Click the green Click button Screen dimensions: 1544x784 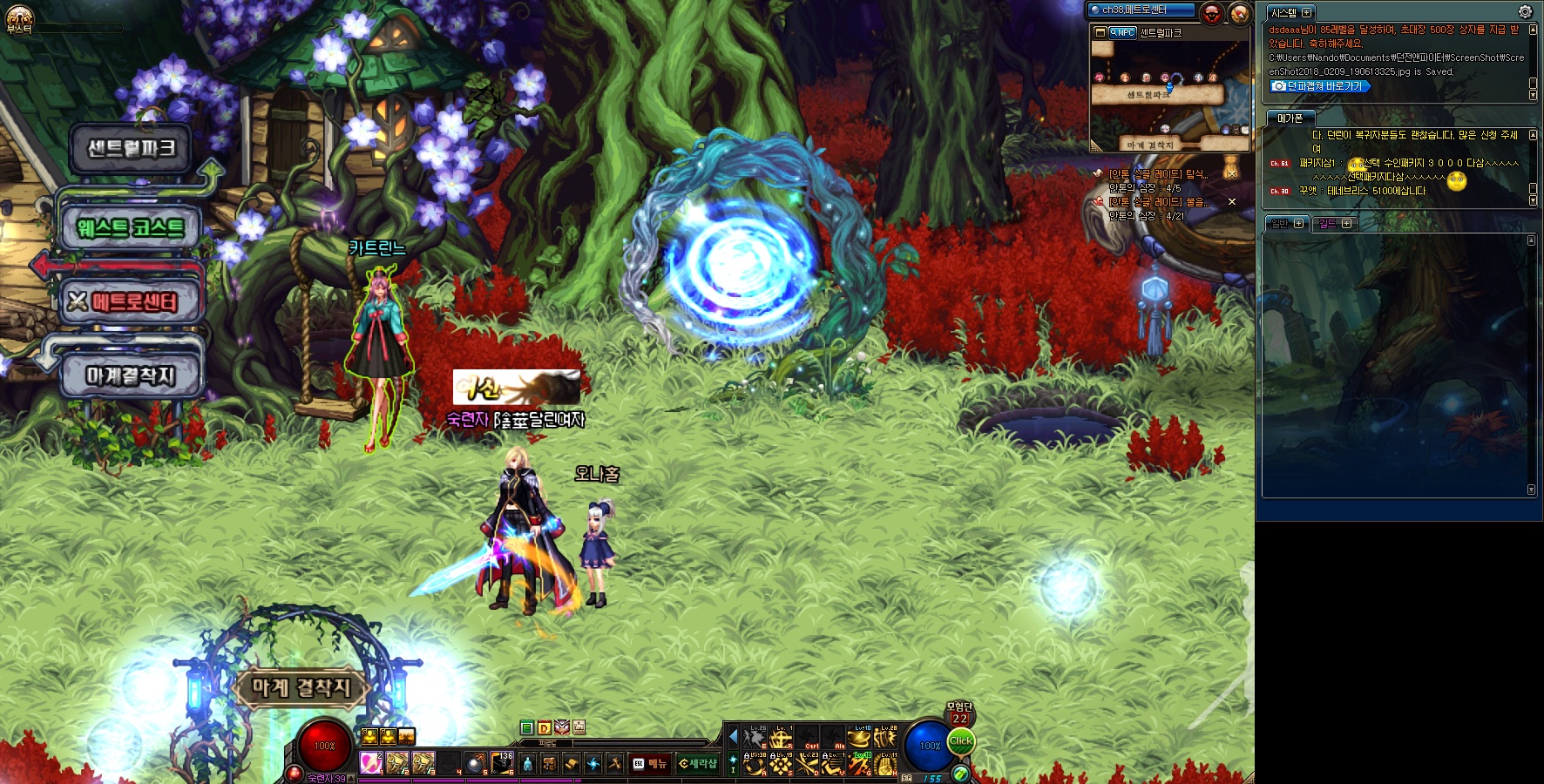pos(961,740)
